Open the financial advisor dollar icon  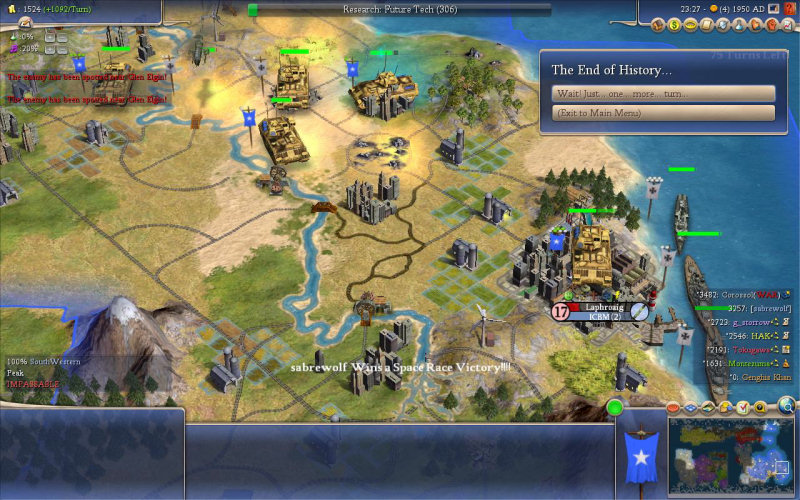(675, 22)
